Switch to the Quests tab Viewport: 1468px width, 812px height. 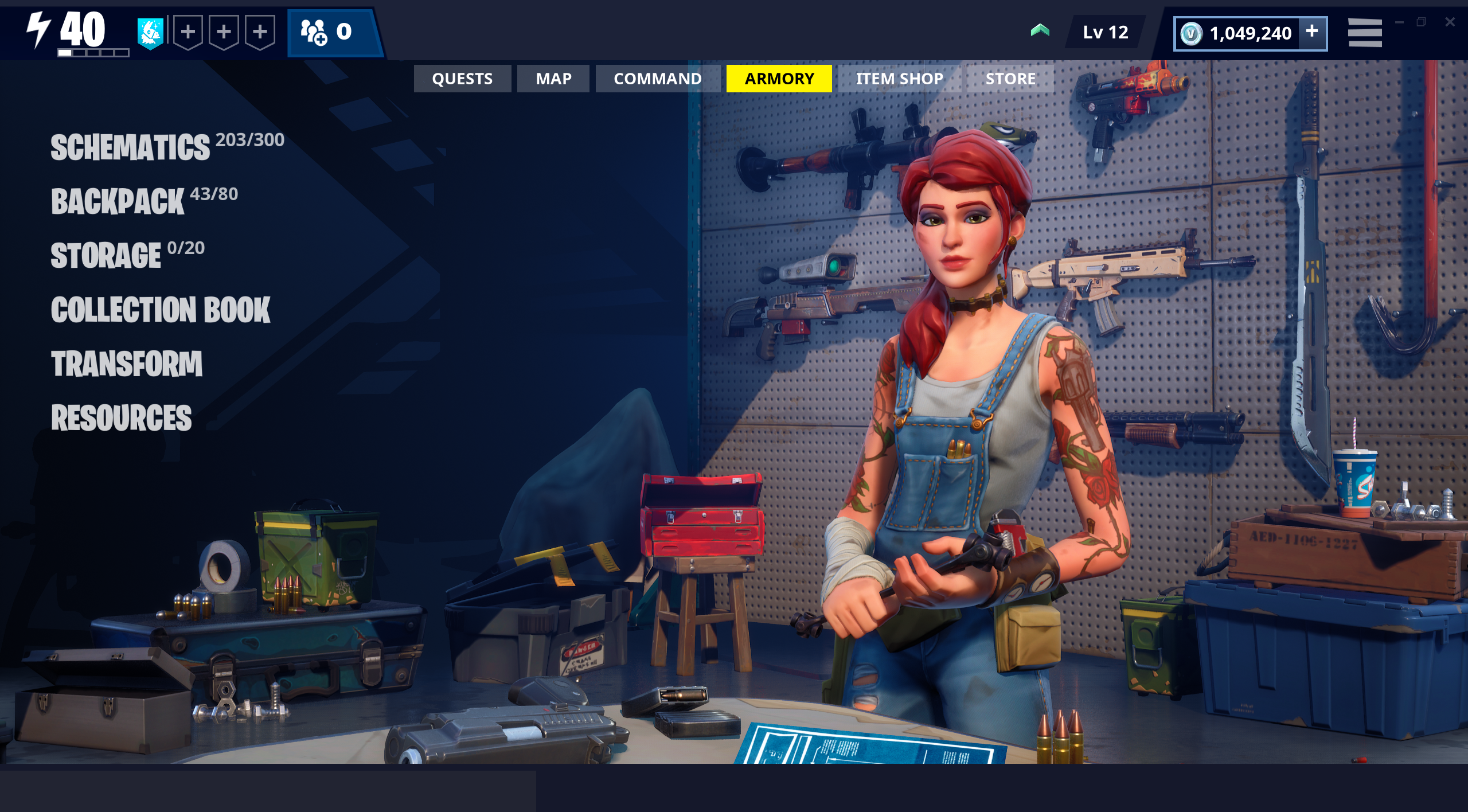462,79
